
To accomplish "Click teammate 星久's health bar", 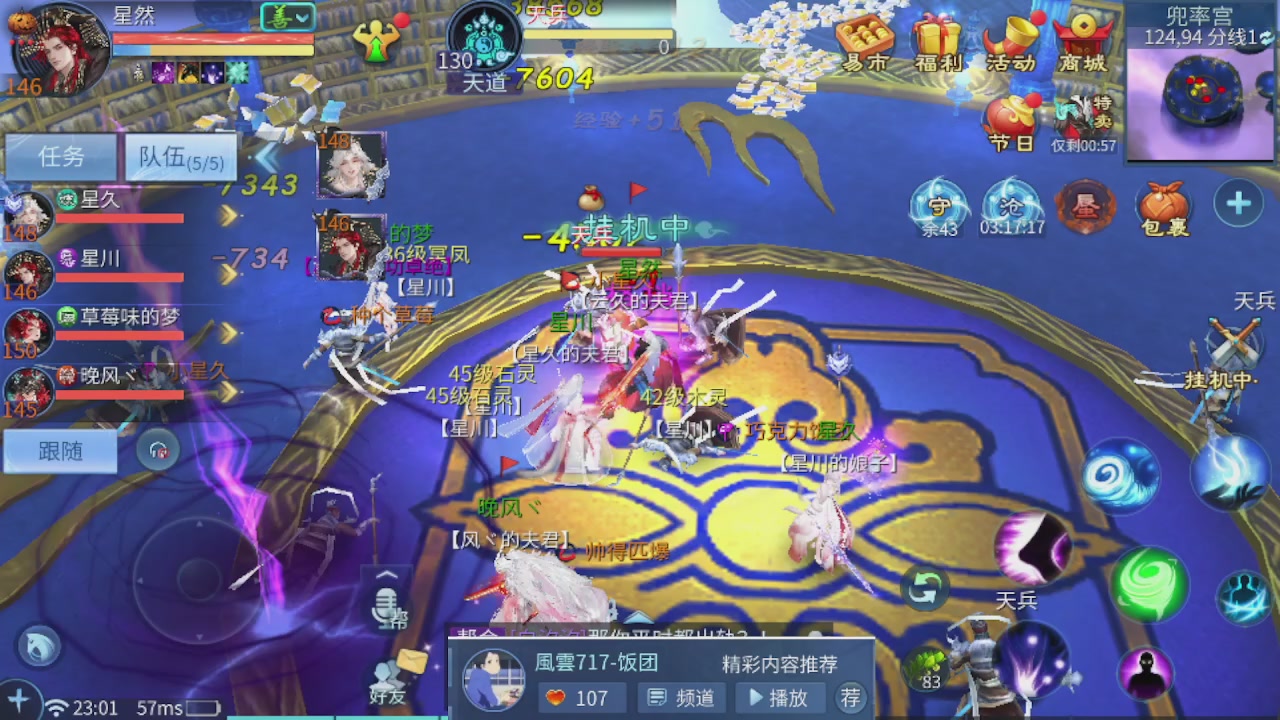I will pos(120,219).
